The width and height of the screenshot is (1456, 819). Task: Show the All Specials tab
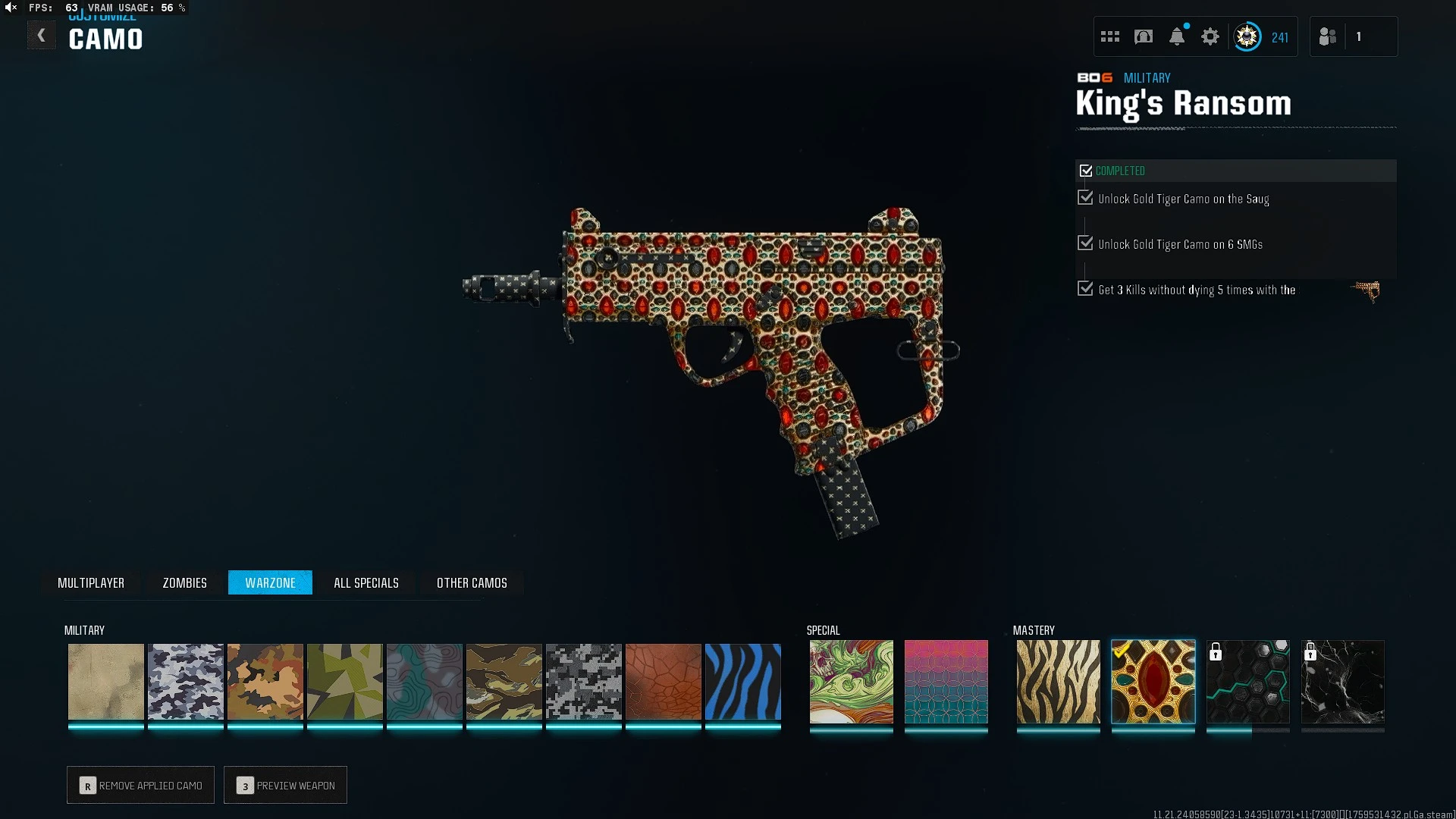point(366,582)
